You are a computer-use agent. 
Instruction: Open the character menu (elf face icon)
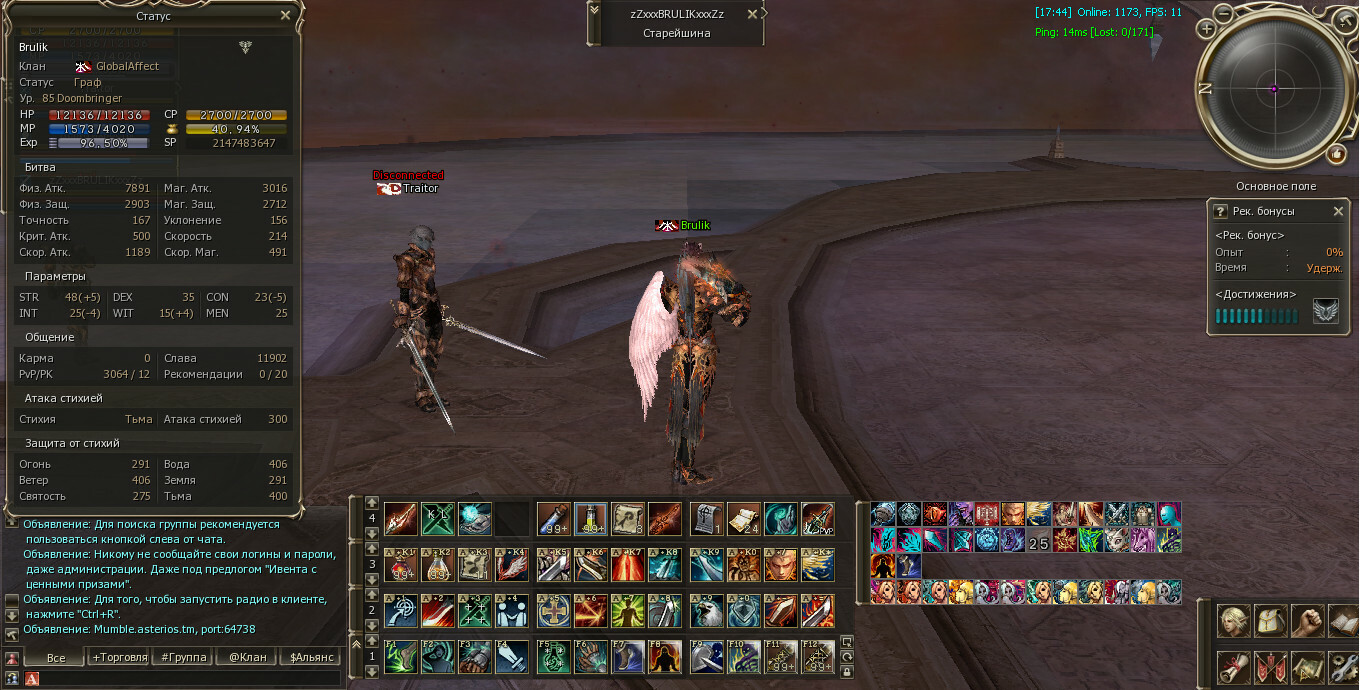pyautogui.click(x=1234, y=620)
